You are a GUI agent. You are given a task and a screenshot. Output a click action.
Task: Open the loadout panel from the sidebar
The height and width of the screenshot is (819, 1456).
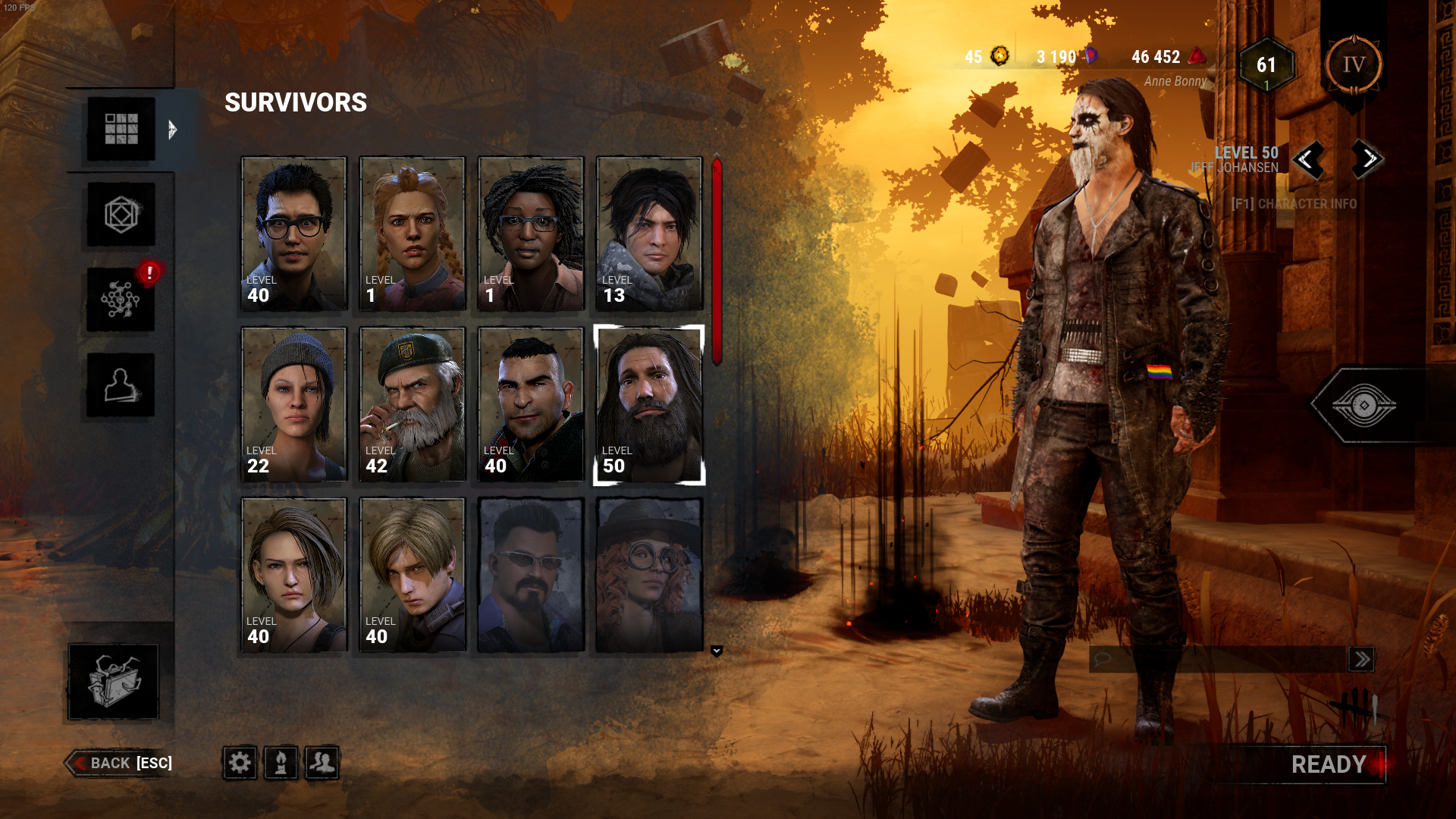pyautogui.click(x=121, y=214)
